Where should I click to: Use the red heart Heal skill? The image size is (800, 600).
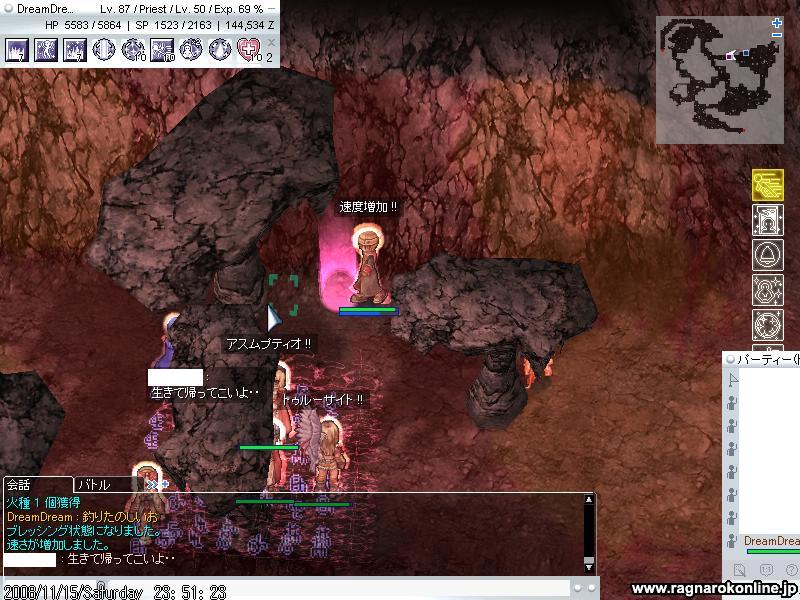249,49
